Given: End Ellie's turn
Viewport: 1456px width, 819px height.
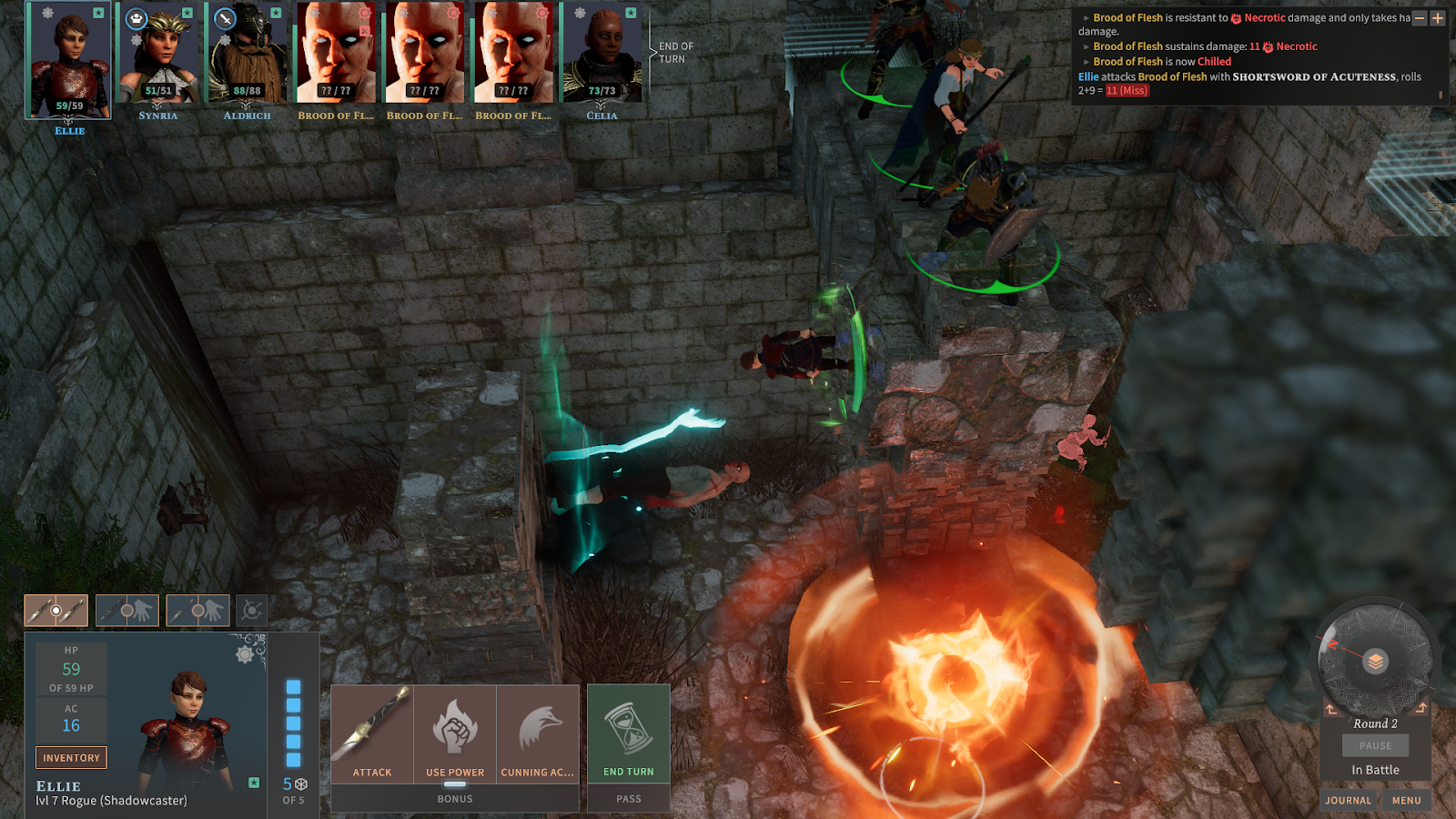Looking at the screenshot, I should [x=629, y=733].
